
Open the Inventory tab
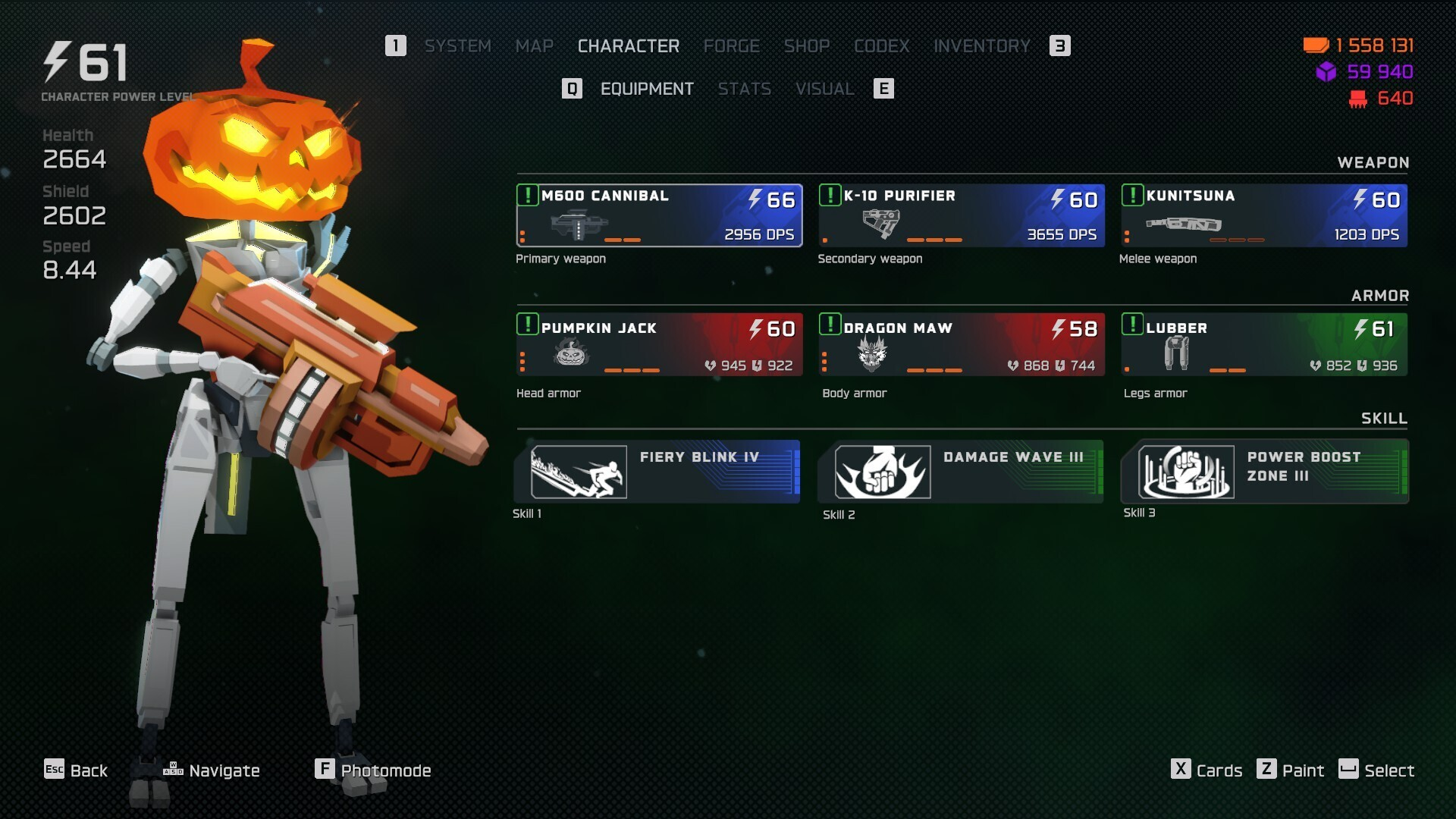981,46
